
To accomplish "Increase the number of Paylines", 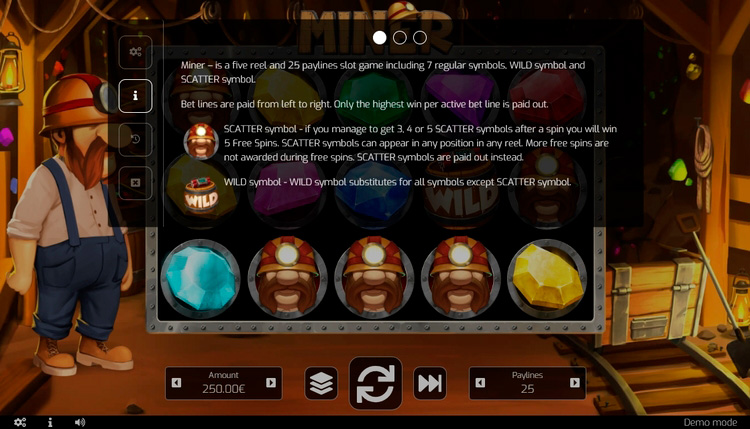I will [x=575, y=383].
